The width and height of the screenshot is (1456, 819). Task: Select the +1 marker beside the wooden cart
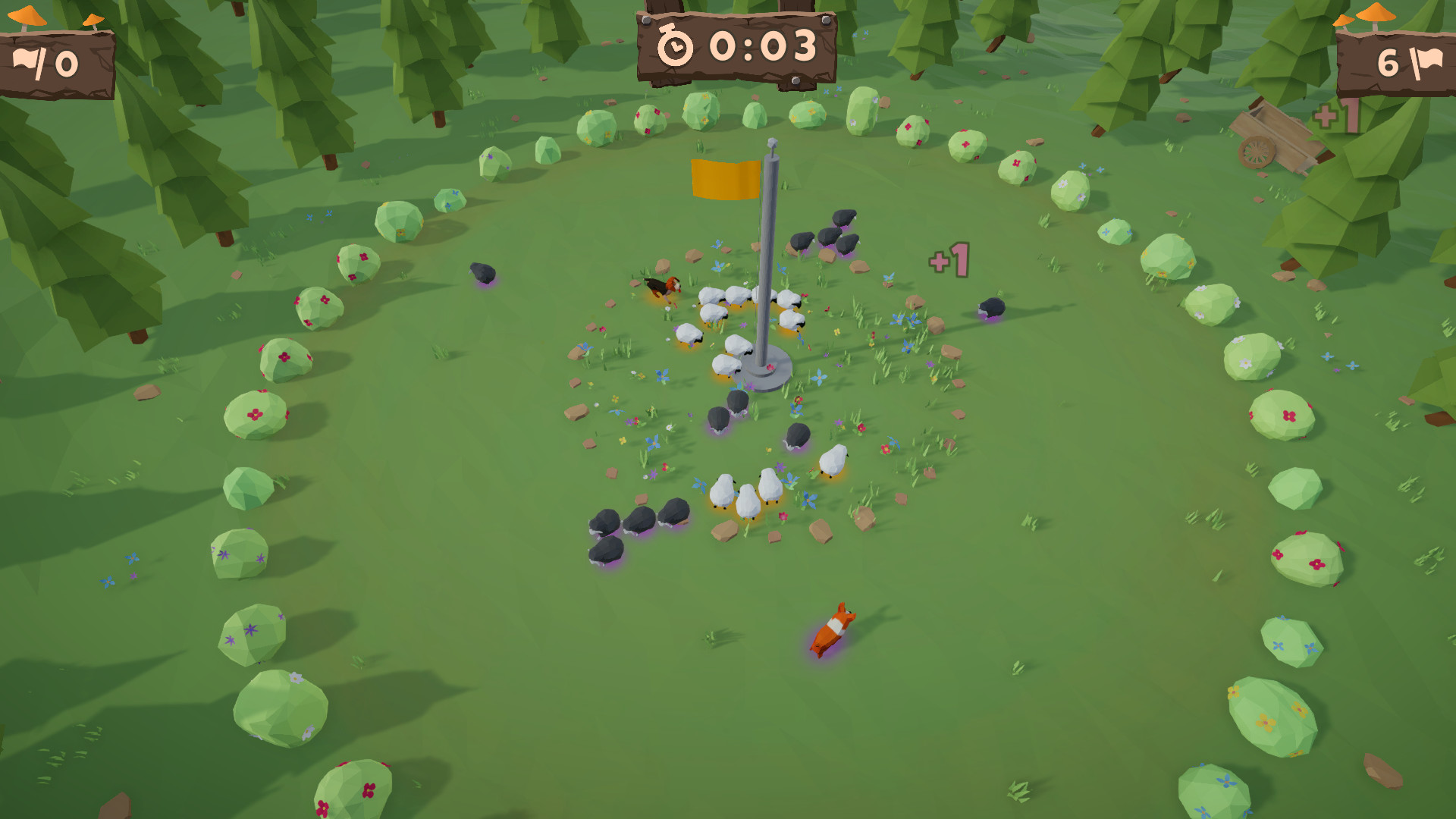point(1335,115)
